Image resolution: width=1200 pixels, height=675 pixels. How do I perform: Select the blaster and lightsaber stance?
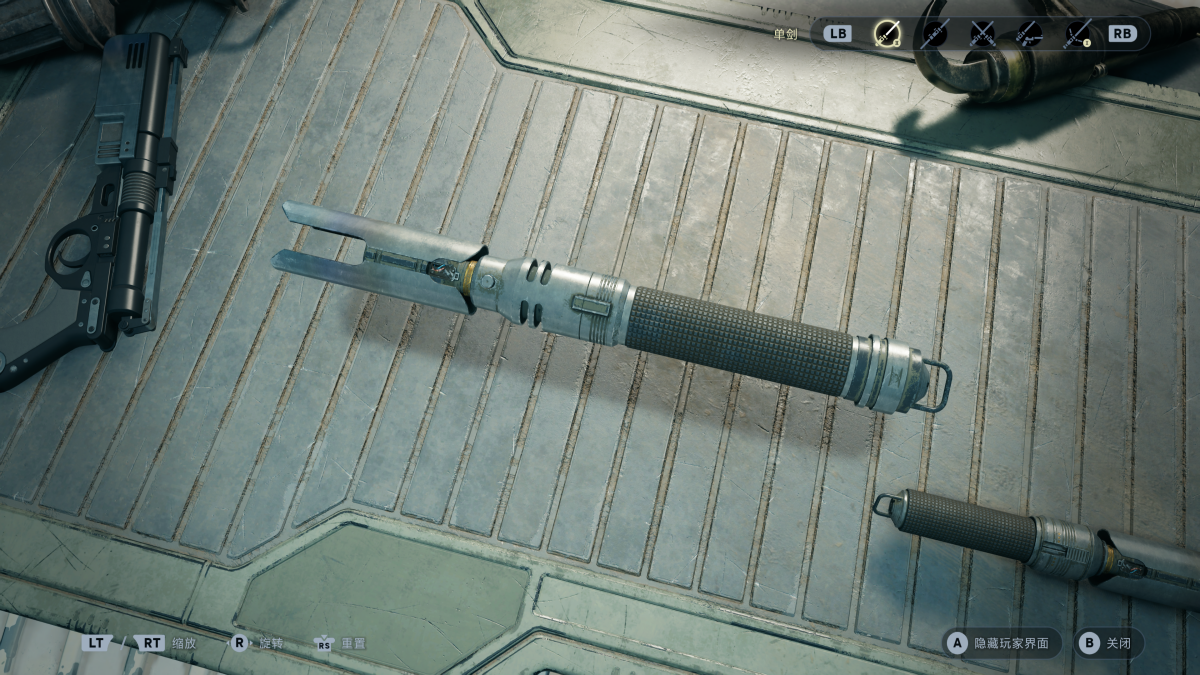1029,34
